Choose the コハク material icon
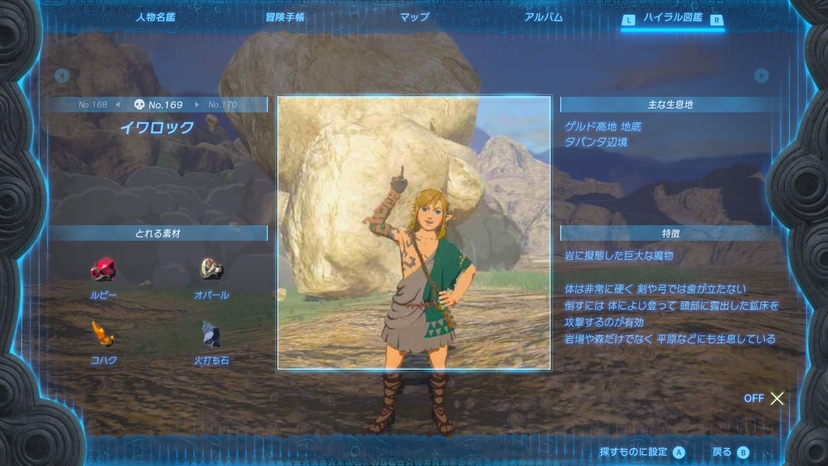This screenshot has height=466, width=828. [103, 334]
